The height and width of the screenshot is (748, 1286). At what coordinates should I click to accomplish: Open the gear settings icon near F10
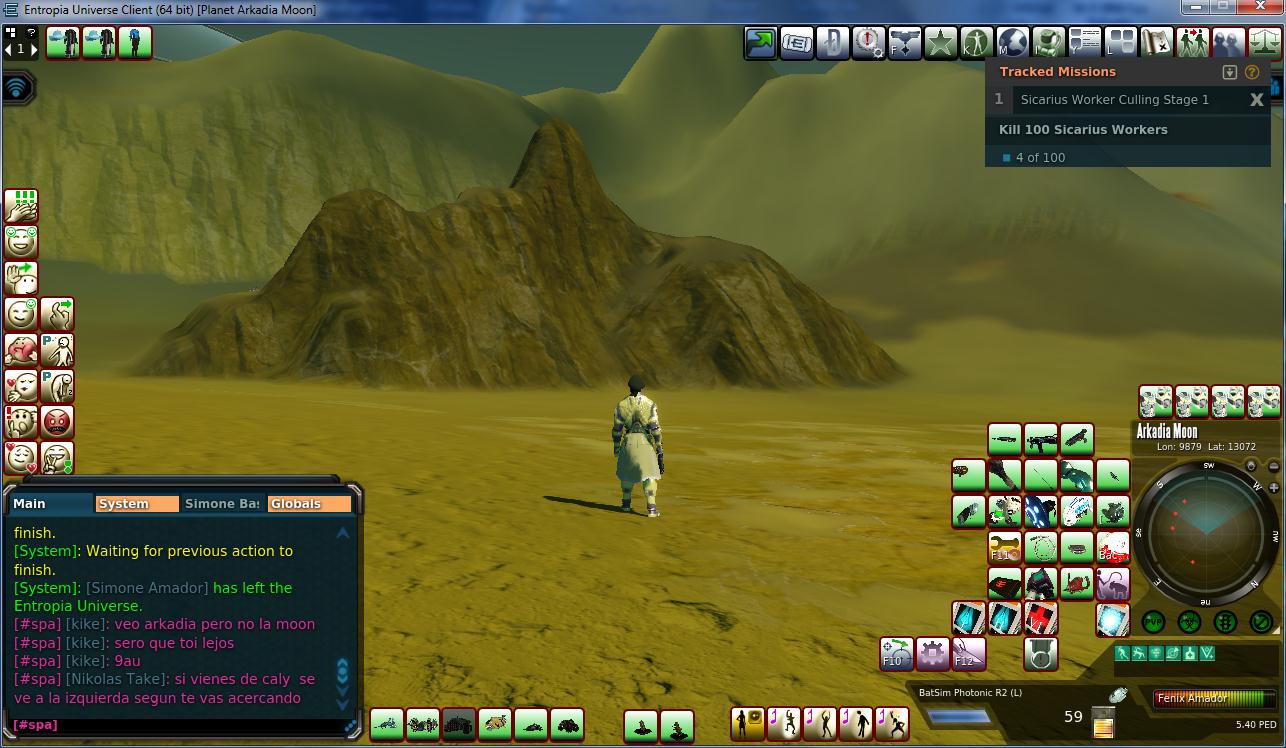(x=932, y=654)
